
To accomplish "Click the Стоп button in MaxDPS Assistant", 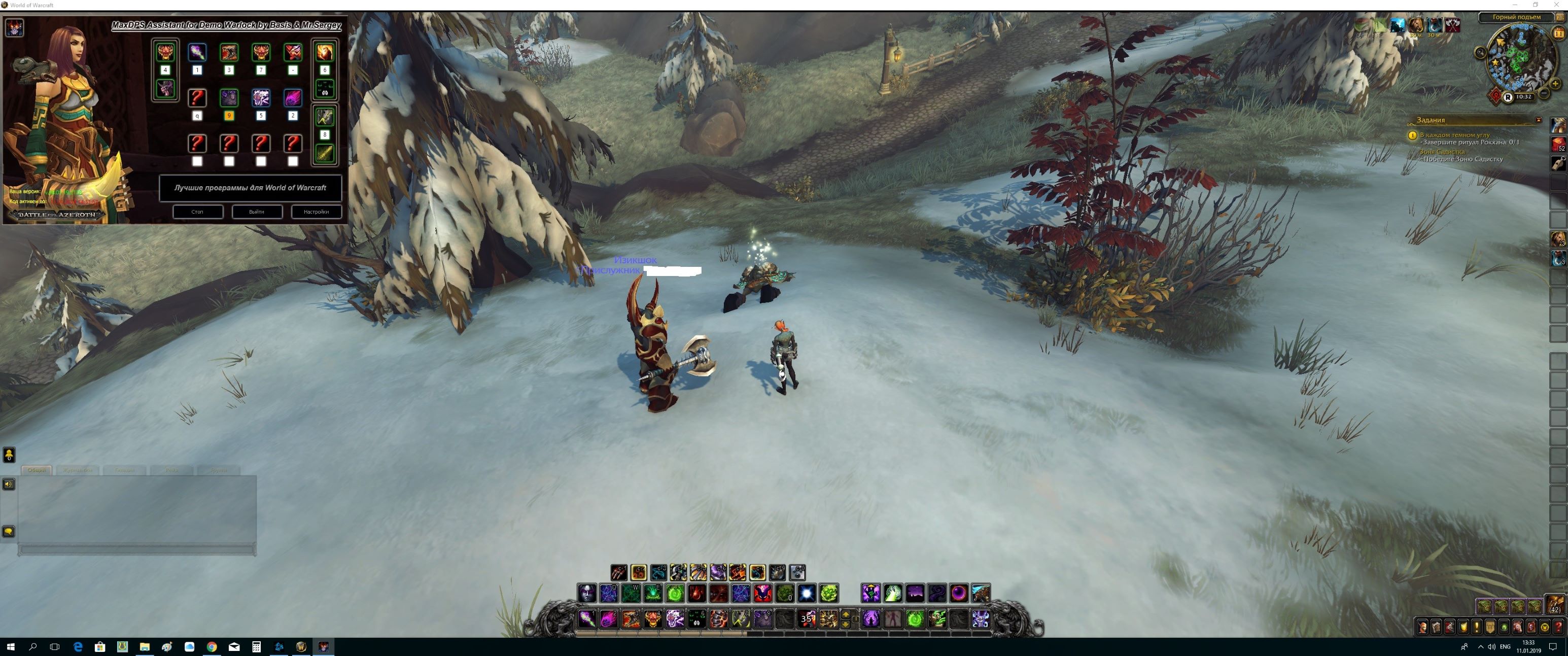I will 197,212.
